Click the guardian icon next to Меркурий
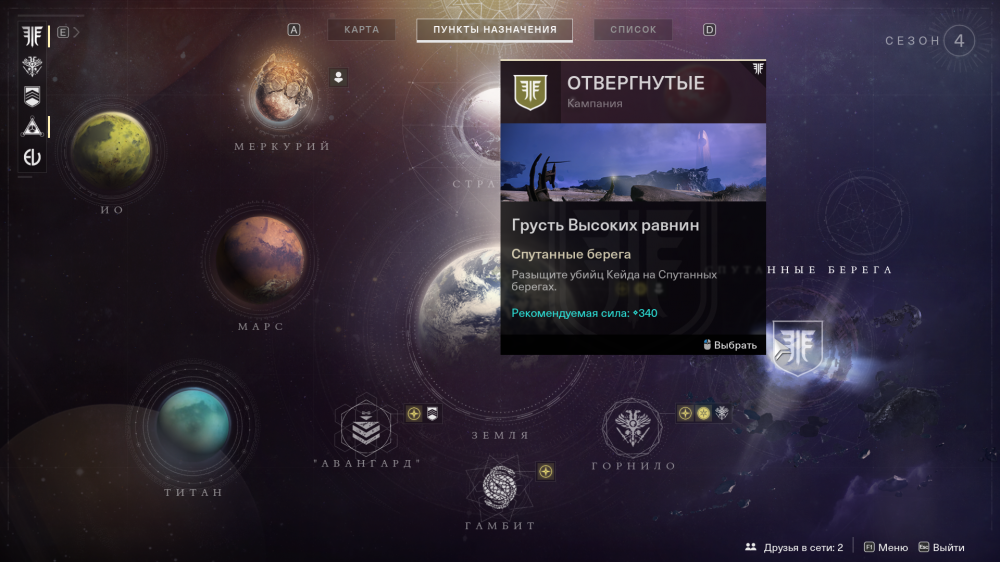This screenshot has width=1000, height=562. [x=338, y=77]
